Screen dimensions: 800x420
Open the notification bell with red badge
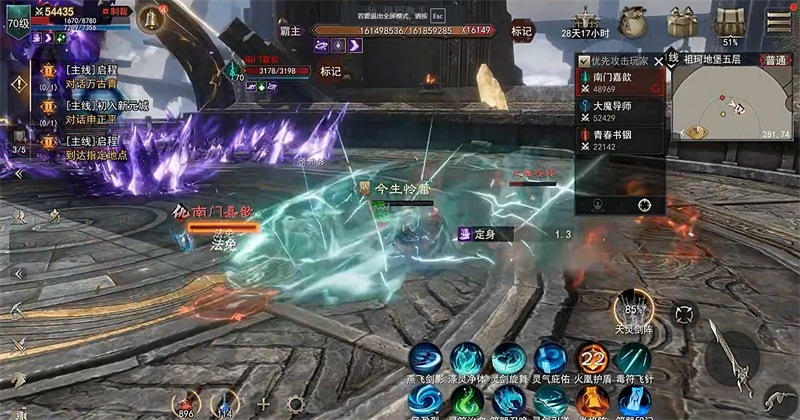click(153, 20)
